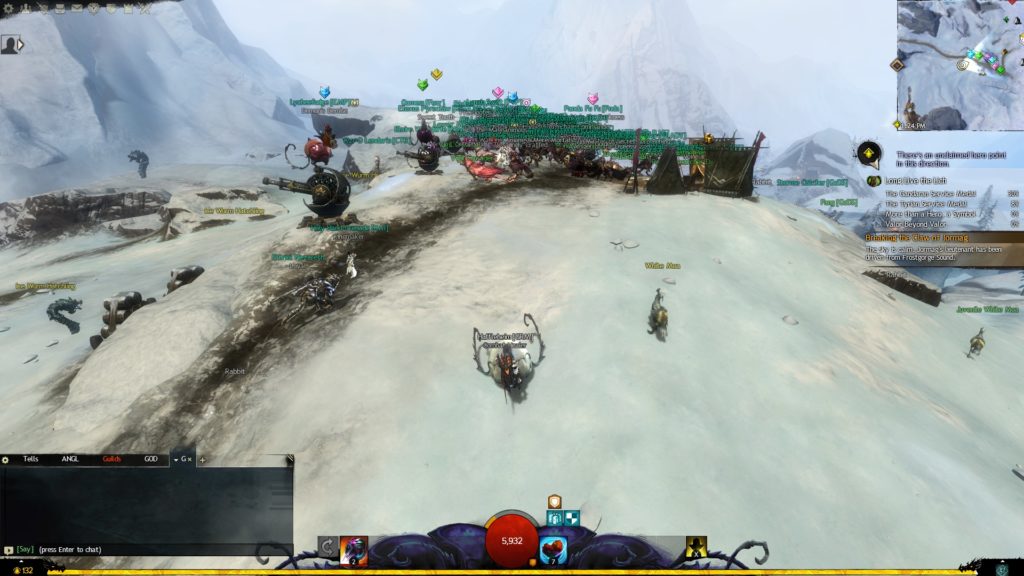Add a new chat tab
This screenshot has width=1024, height=576.
coord(202,459)
